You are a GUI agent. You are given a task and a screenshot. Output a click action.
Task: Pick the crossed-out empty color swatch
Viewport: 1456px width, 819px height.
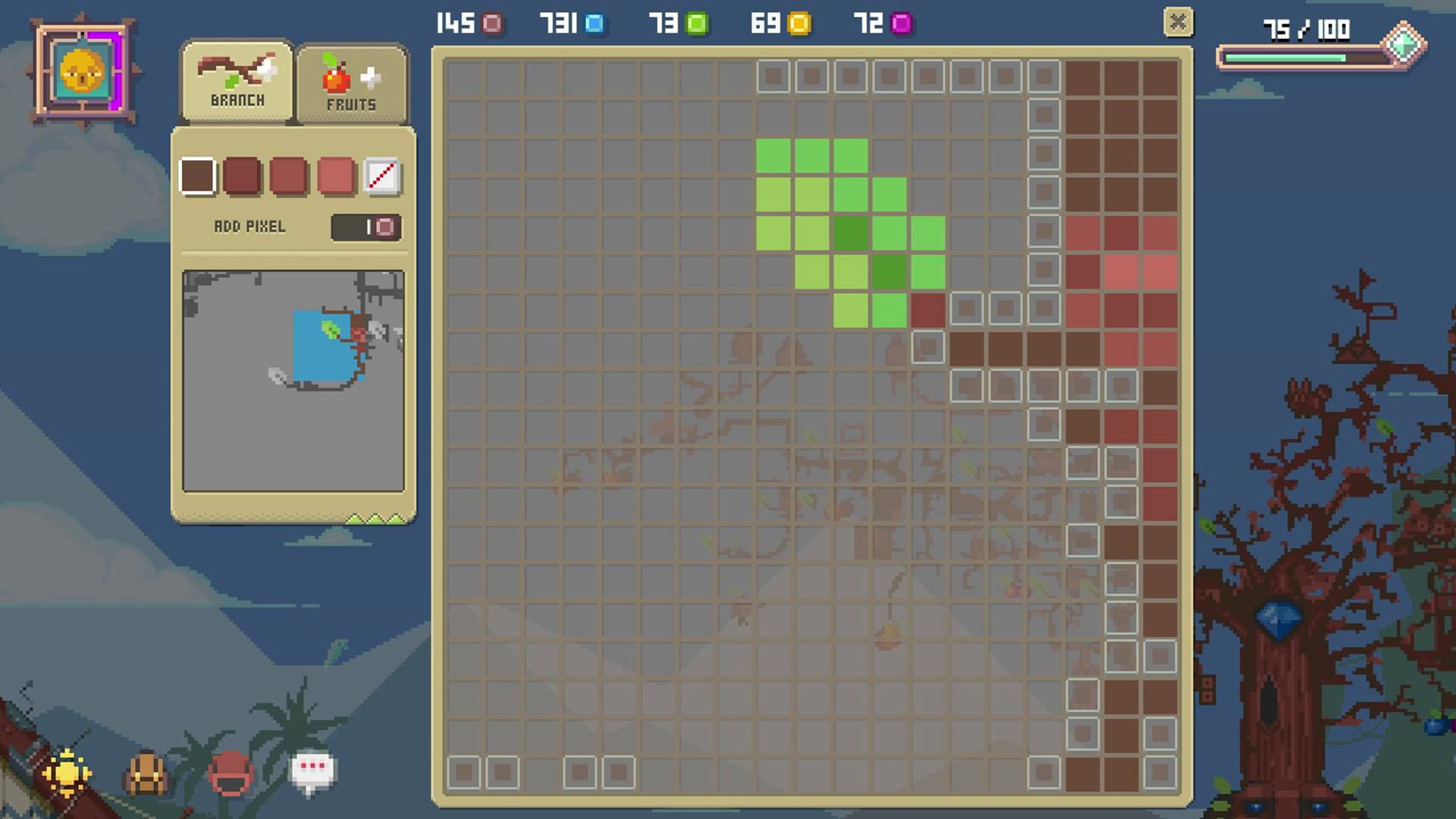(x=384, y=177)
